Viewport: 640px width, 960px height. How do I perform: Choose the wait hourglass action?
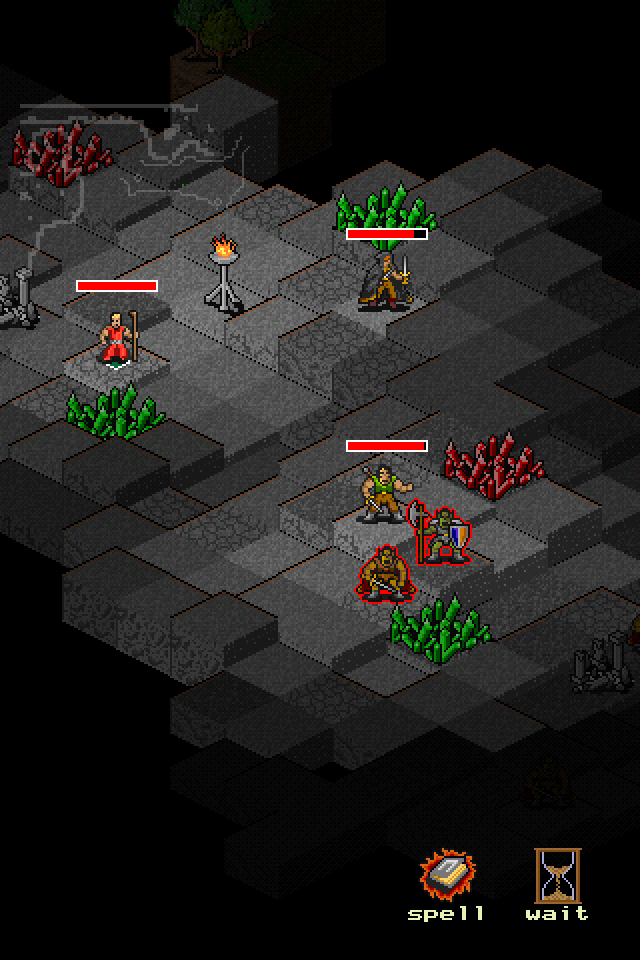pos(557,877)
